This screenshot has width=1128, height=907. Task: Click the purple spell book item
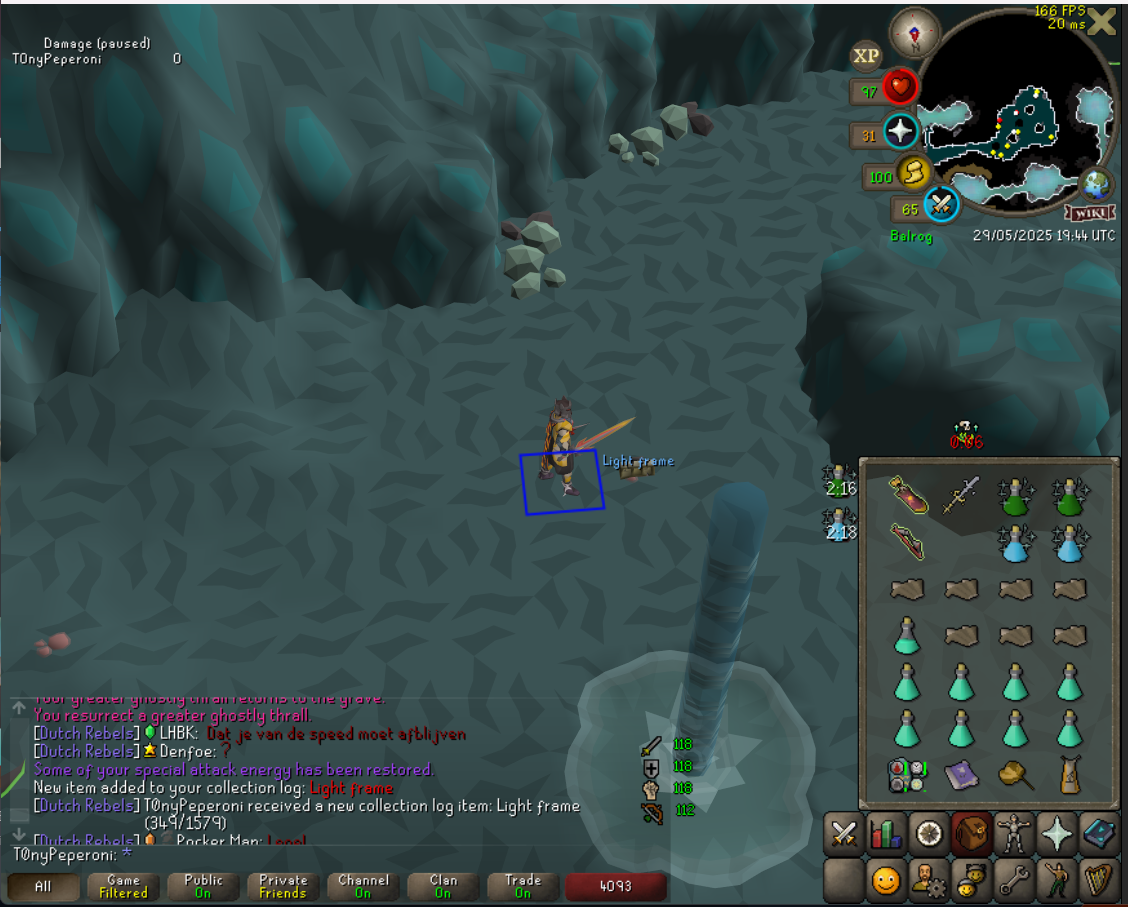tap(961, 774)
